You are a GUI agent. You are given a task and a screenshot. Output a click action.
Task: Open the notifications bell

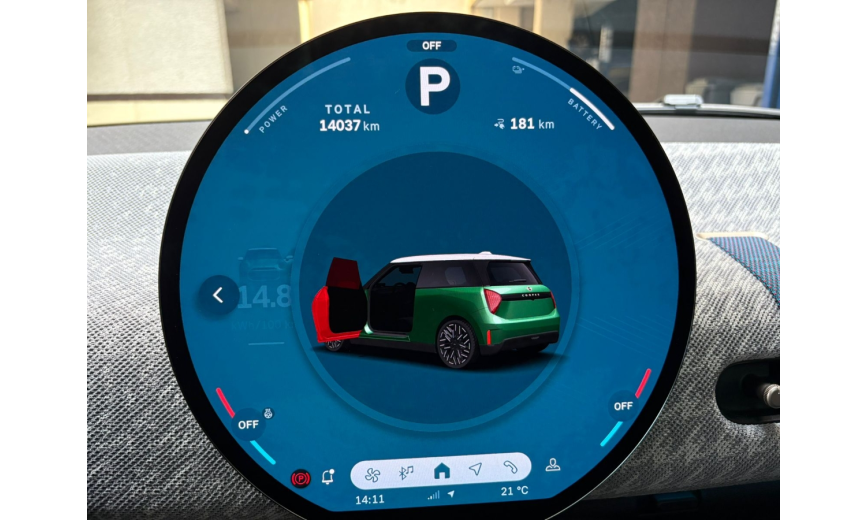[x=328, y=477]
